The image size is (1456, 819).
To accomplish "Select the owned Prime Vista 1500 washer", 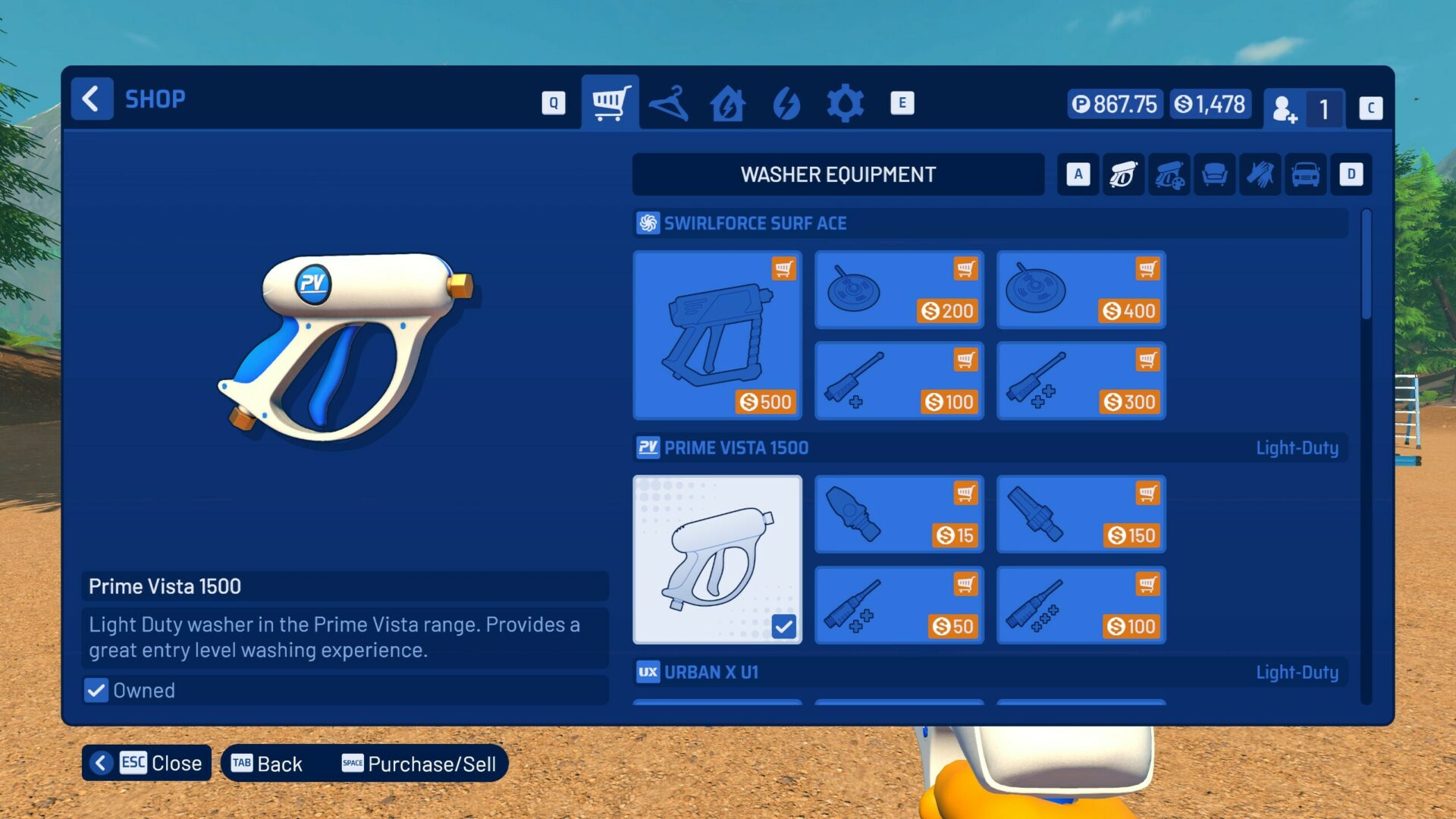I will coord(717,559).
